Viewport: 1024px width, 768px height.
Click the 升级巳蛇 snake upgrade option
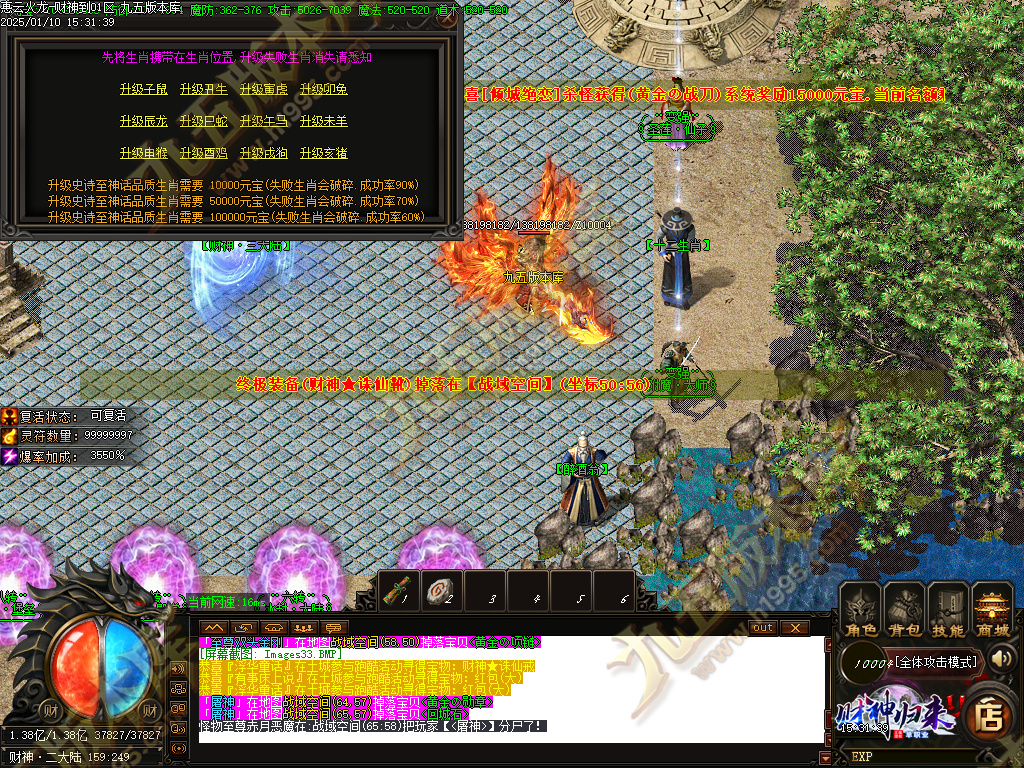(204, 122)
